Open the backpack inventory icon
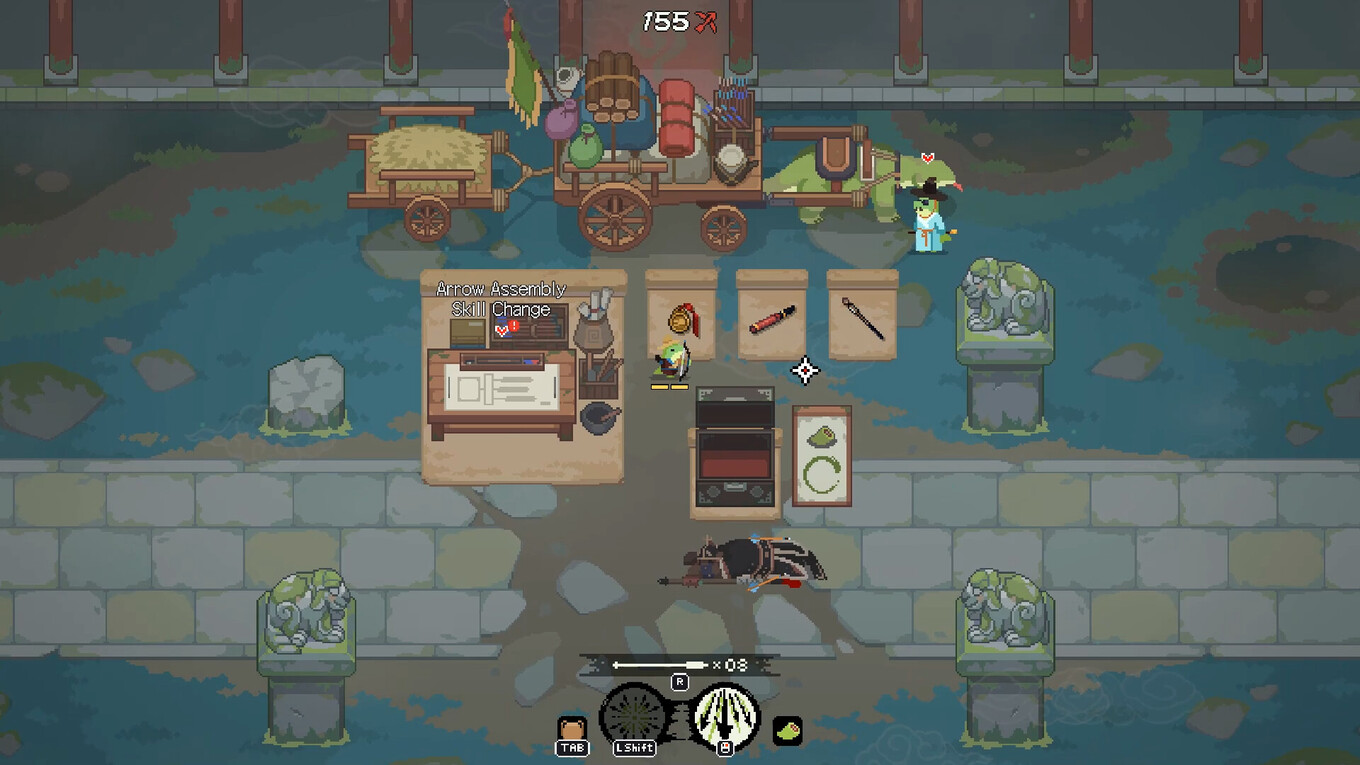Image resolution: width=1360 pixels, height=765 pixels. pos(572,729)
